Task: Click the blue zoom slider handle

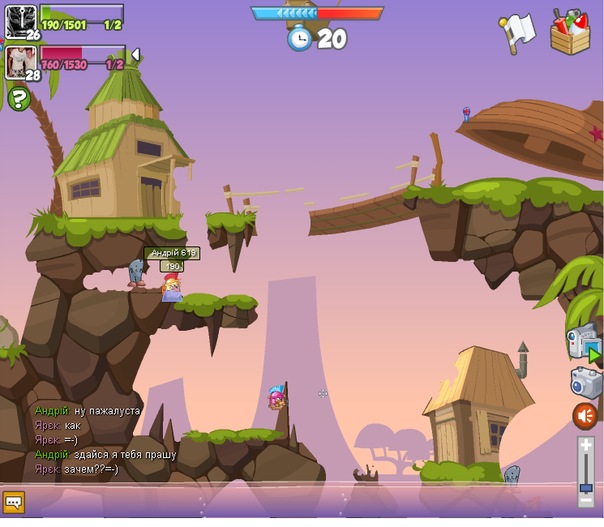Action: (586, 487)
